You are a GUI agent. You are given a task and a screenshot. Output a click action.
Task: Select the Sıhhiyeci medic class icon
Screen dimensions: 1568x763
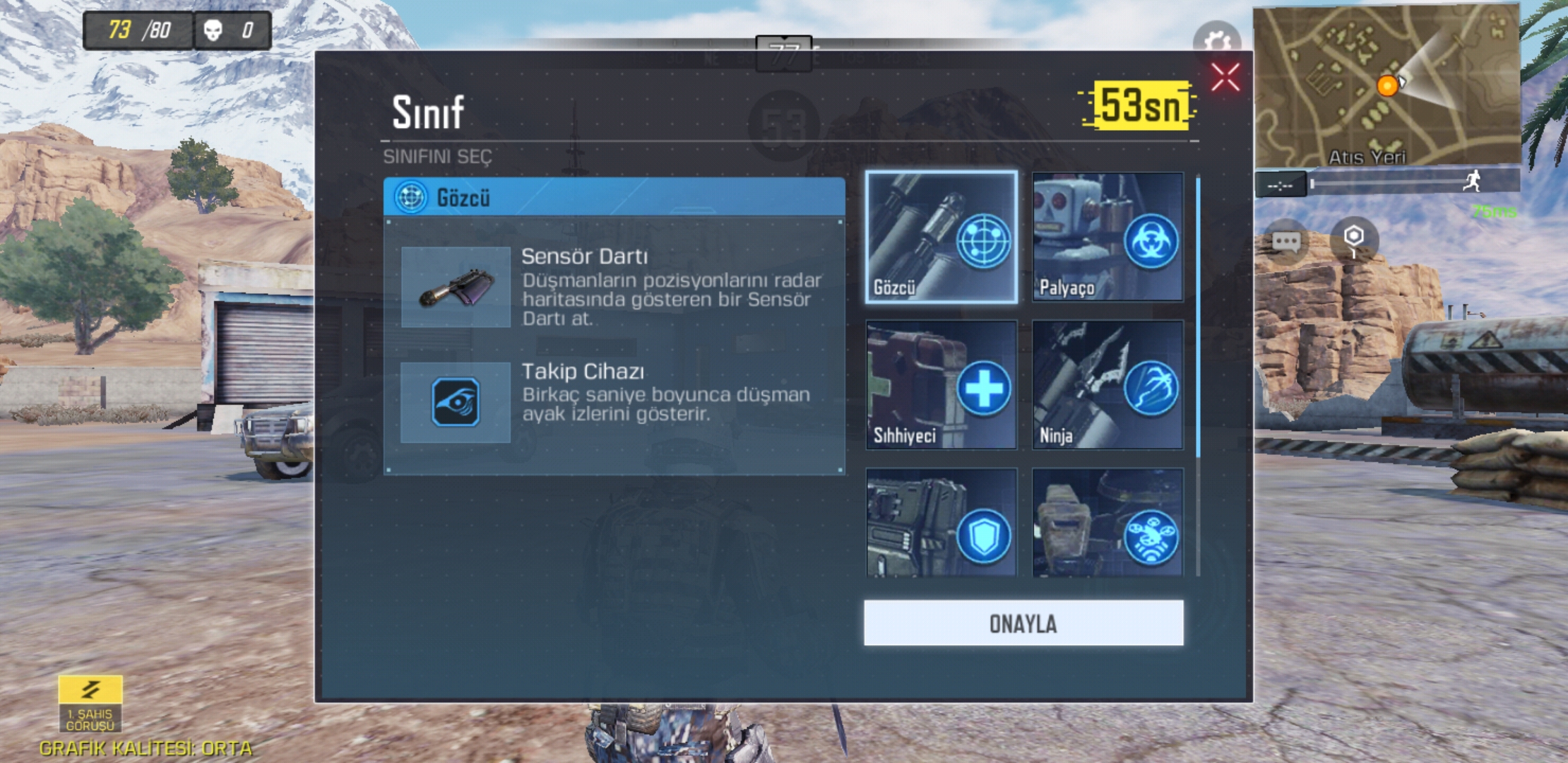pos(942,385)
